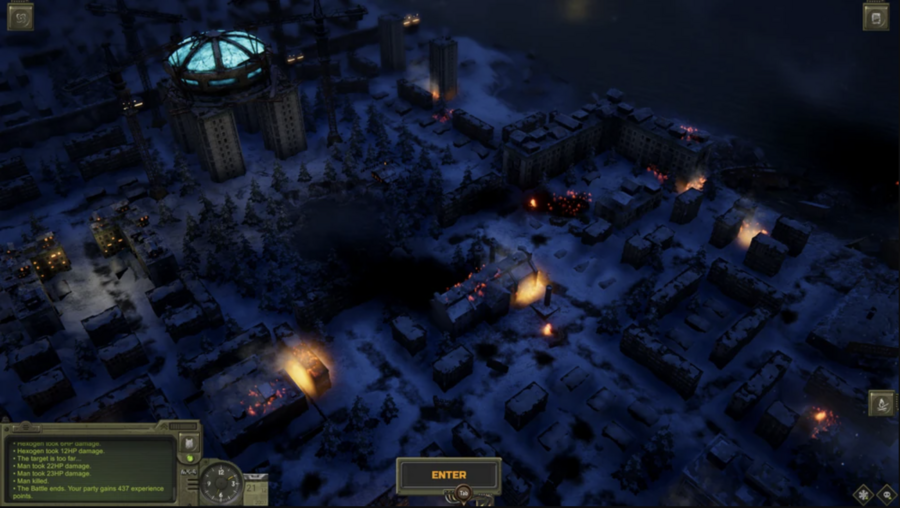Image resolution: width=900 pixels, height=508 pixels.
Task: Click the combat message log panel
Action: point(88,468)
